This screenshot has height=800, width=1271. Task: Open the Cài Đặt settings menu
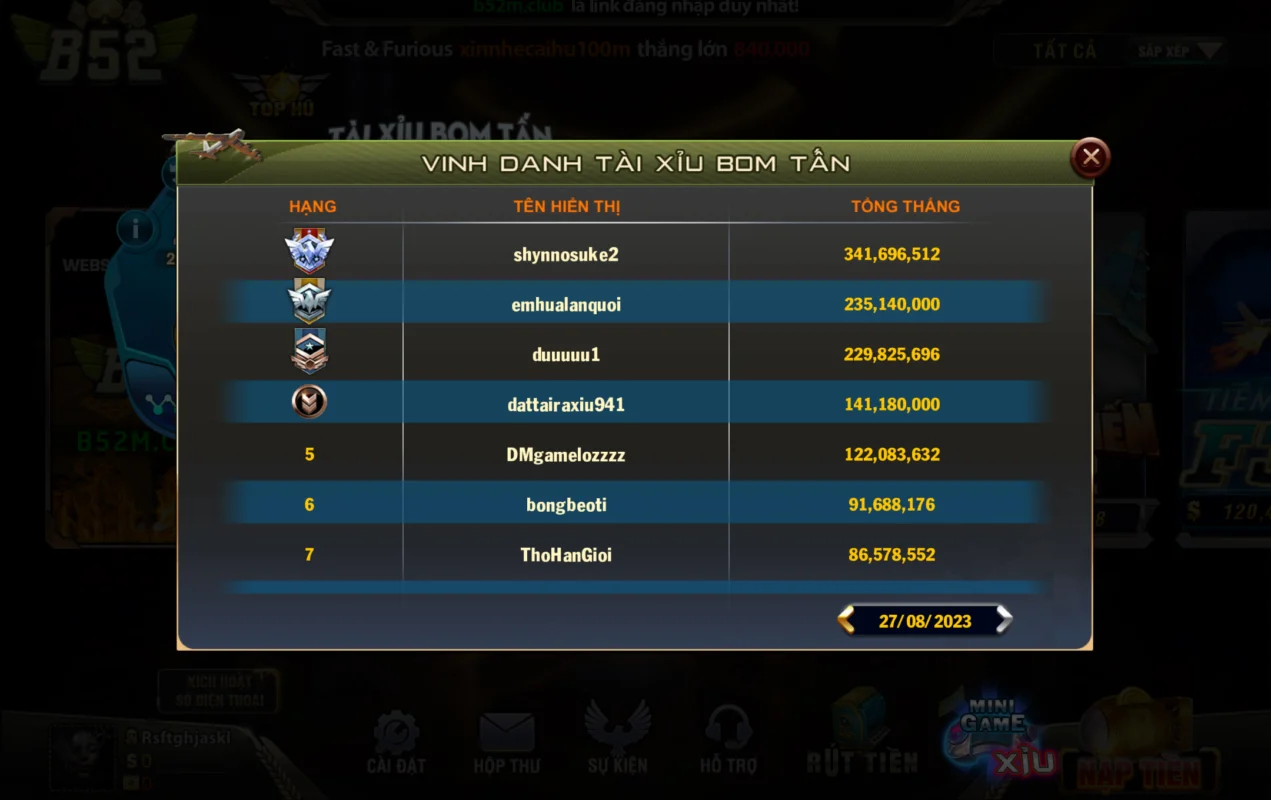pyautogui.click(x=396, y=743)
